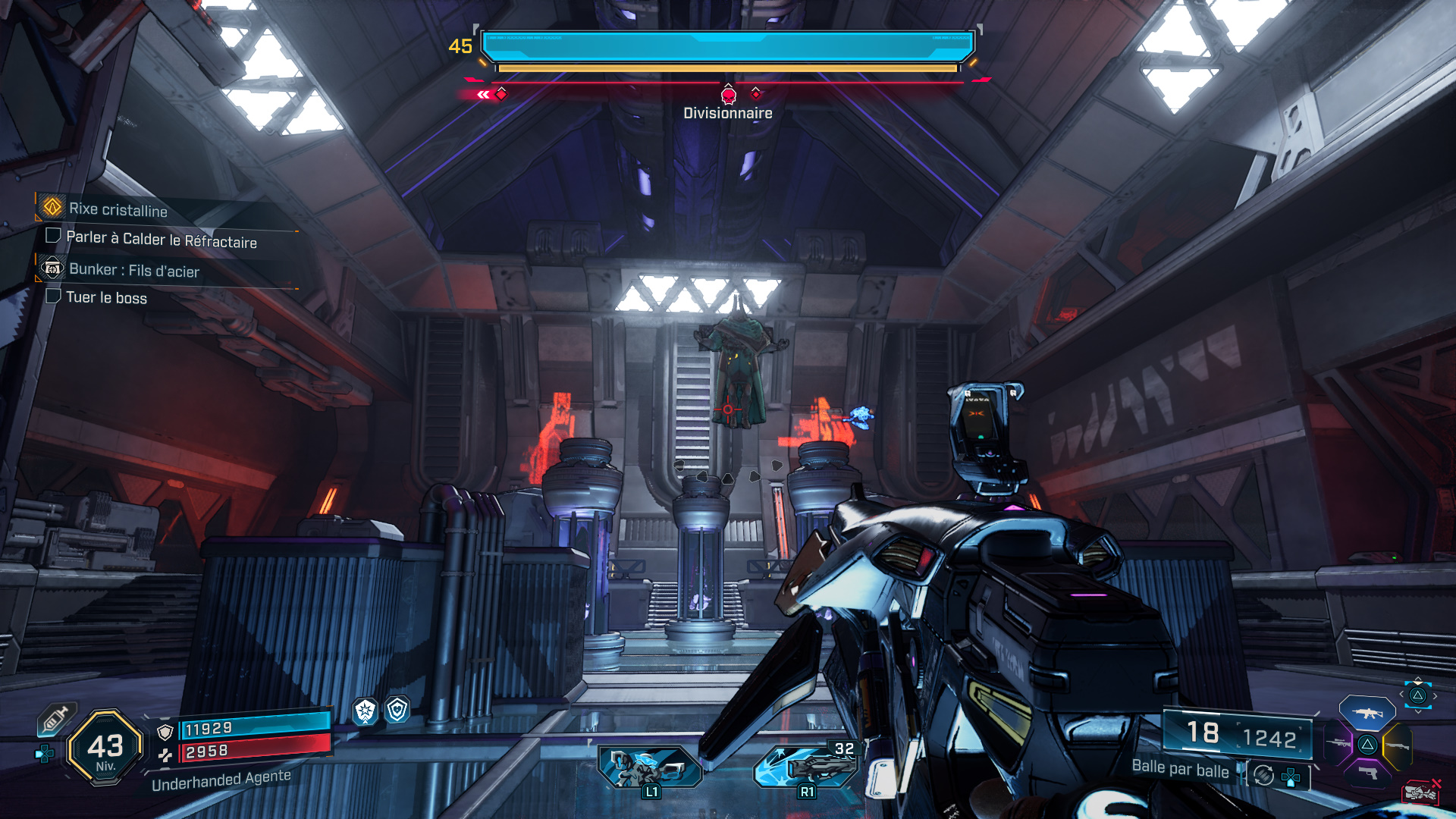This screenshot has height=819, width=1456.
Task: Use the repair kit syringe icon
Action: pyautogui.click(x=56, y=719)
